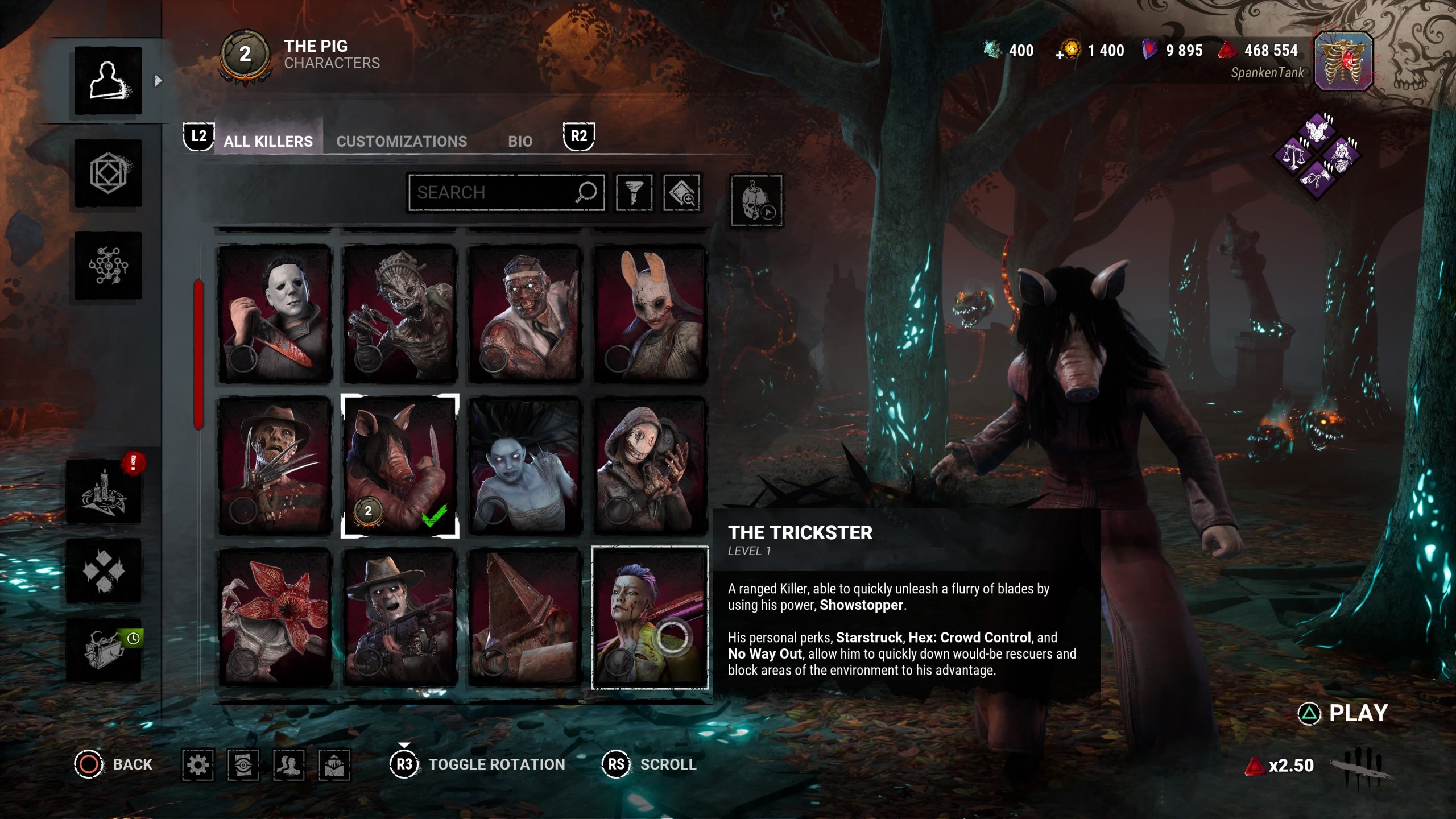Screen dimensions: 1456x819
Task: Switch to the Customizations tab
Action: click(401, 141)
